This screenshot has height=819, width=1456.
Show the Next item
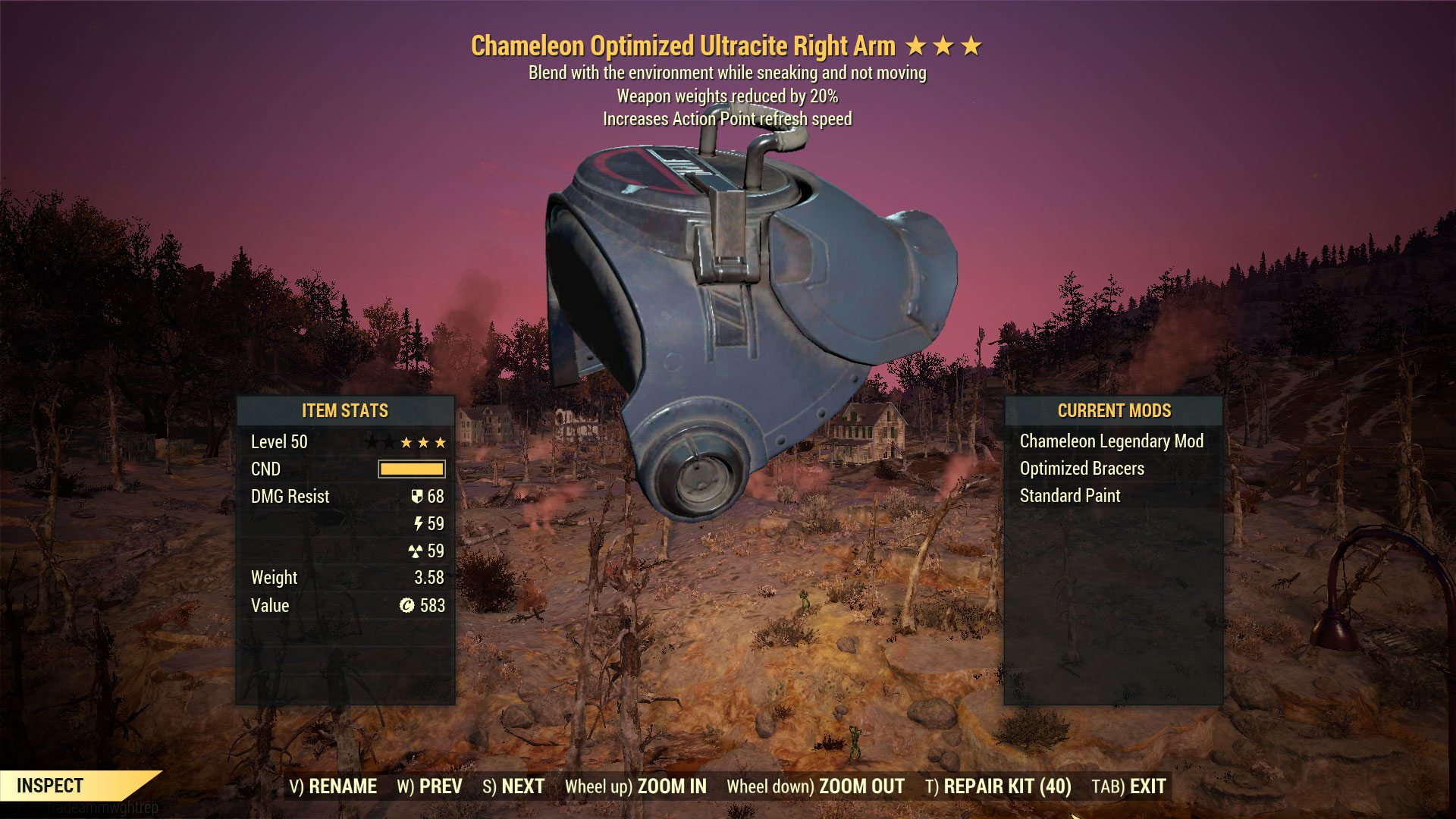(x=513, y=786)
